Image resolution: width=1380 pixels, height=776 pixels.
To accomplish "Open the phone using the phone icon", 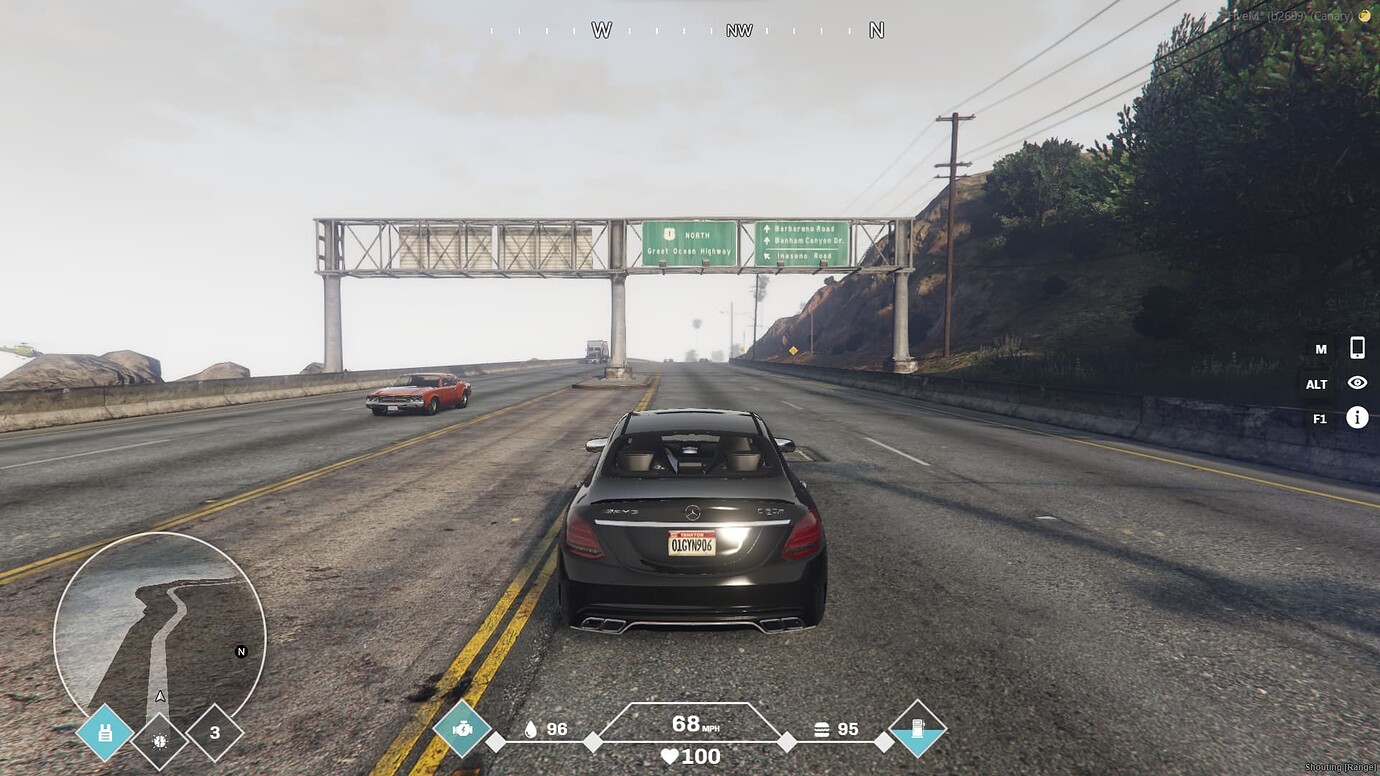I will (x=1357, y=349).
